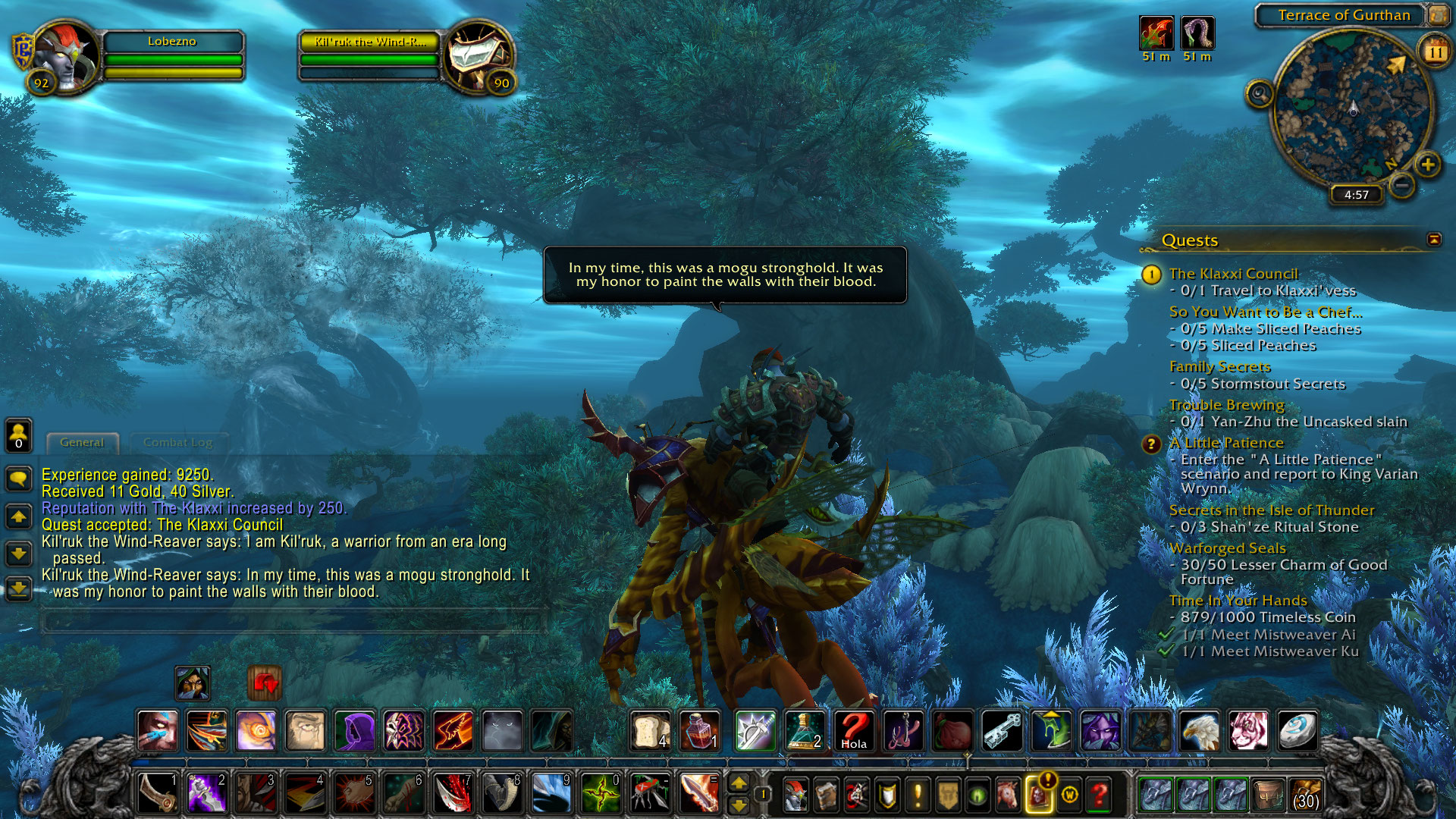Use the red potion flask slot
Screen dimensions: 1456x819
pyautogui.click(x=699, y=730)
